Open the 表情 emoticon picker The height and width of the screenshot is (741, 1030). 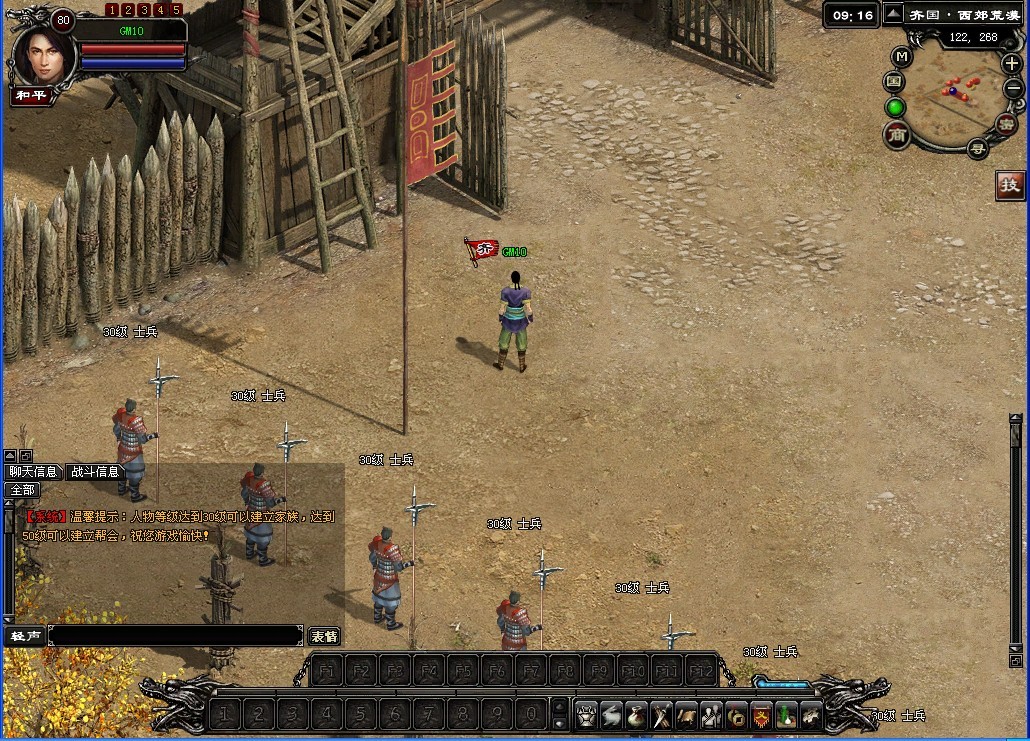[324, 636]
